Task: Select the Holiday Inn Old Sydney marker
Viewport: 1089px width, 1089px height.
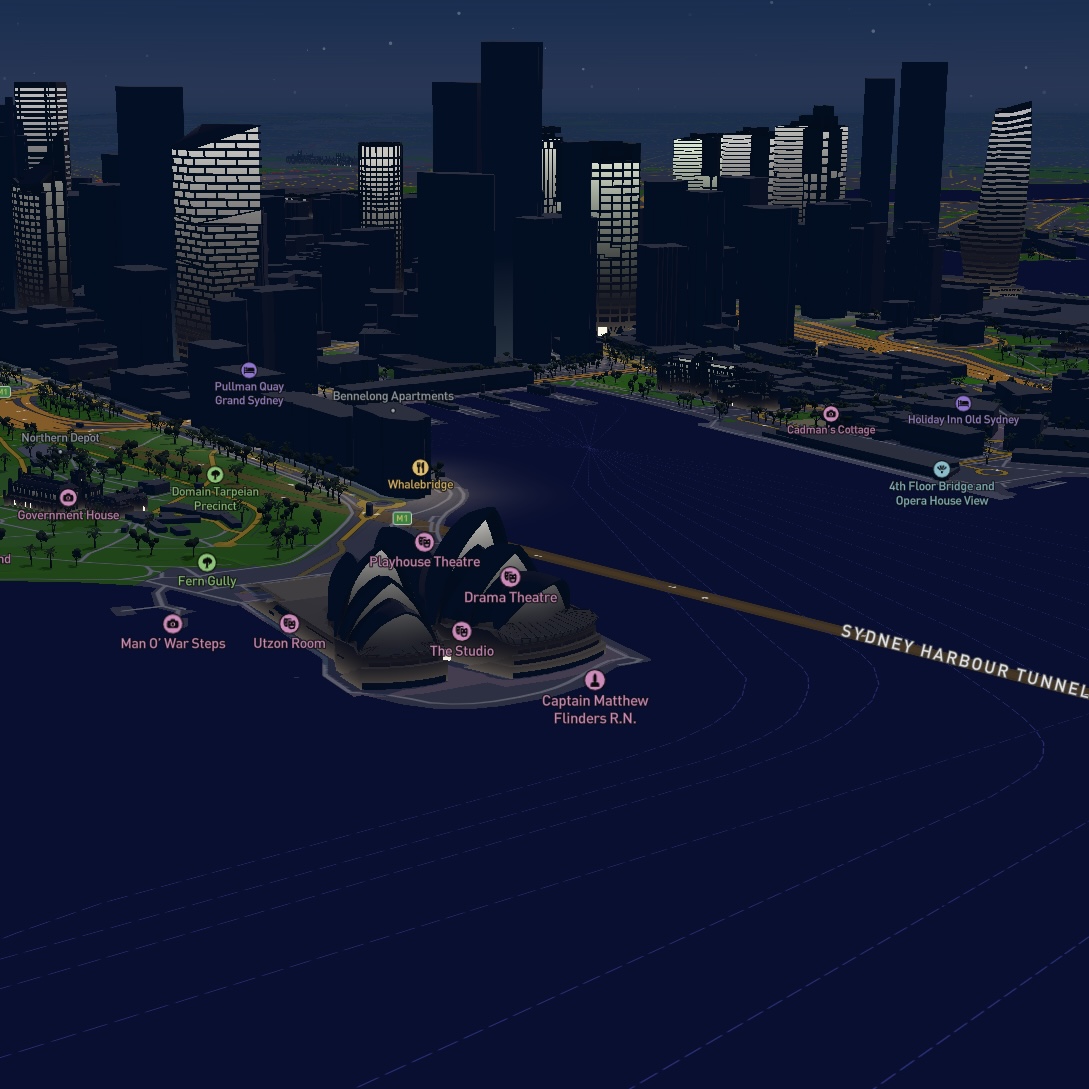Action: (963, 403)
